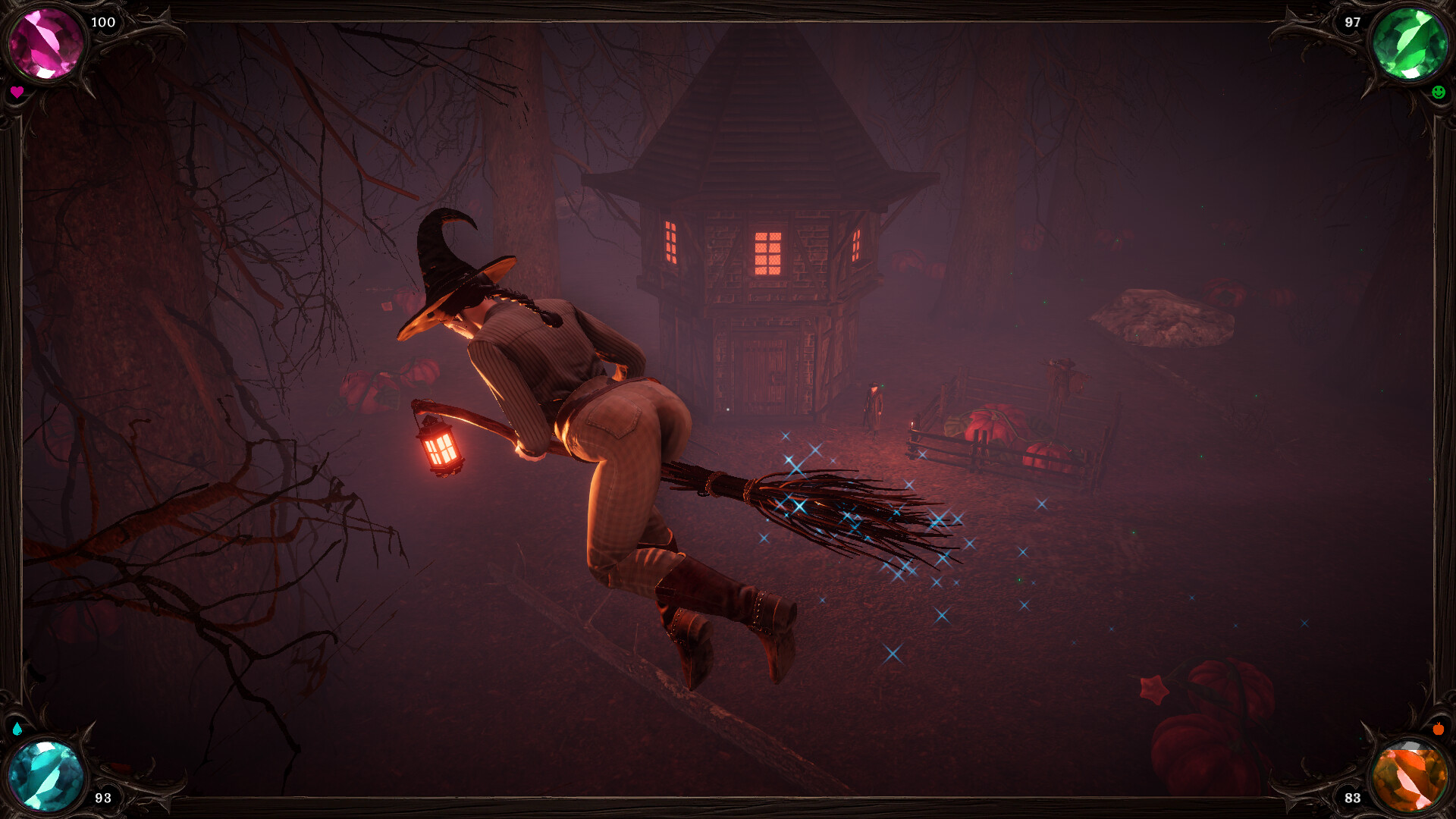The image size is (1456, 819).
Task: Select the orange hunger gem
Action: (x=1410, y=775)
